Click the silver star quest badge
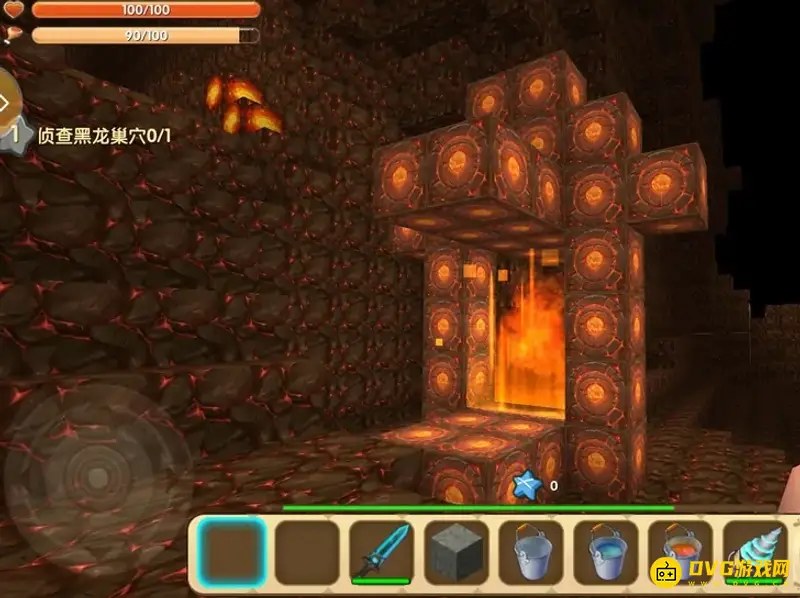The image size is (800, 598). coord(12,134)
